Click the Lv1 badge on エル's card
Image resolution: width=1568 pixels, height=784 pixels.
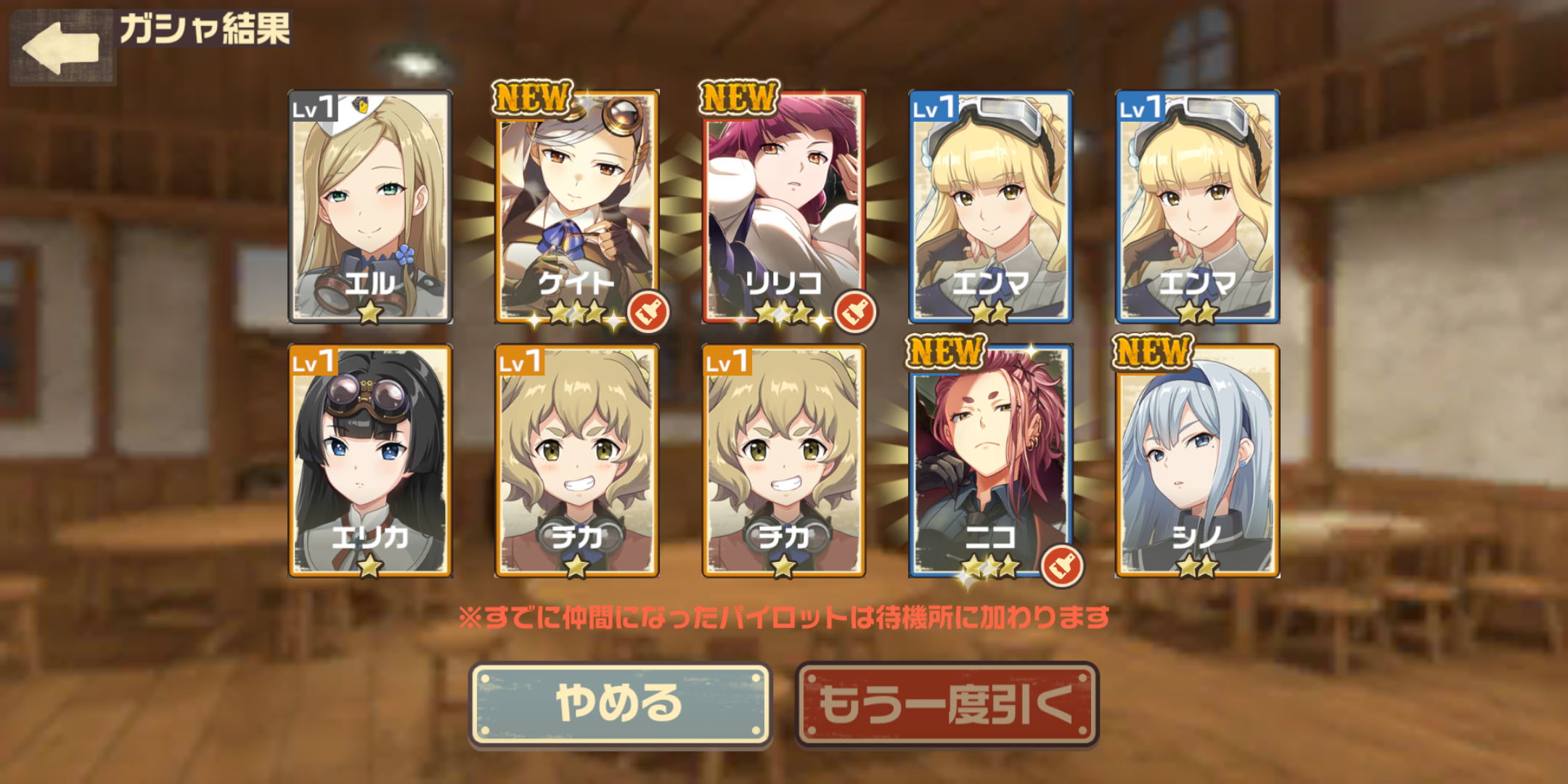point(312,105)
